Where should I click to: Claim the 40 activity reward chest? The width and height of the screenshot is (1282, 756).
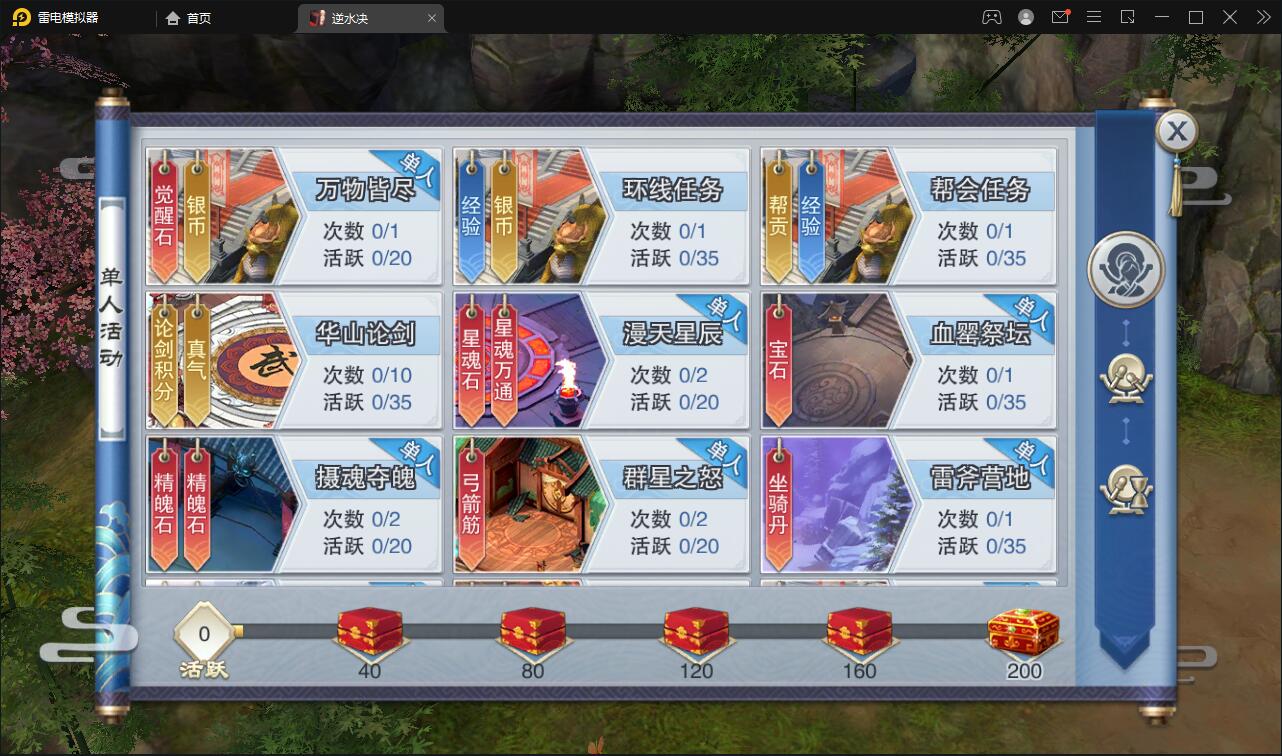coord(370,632)
